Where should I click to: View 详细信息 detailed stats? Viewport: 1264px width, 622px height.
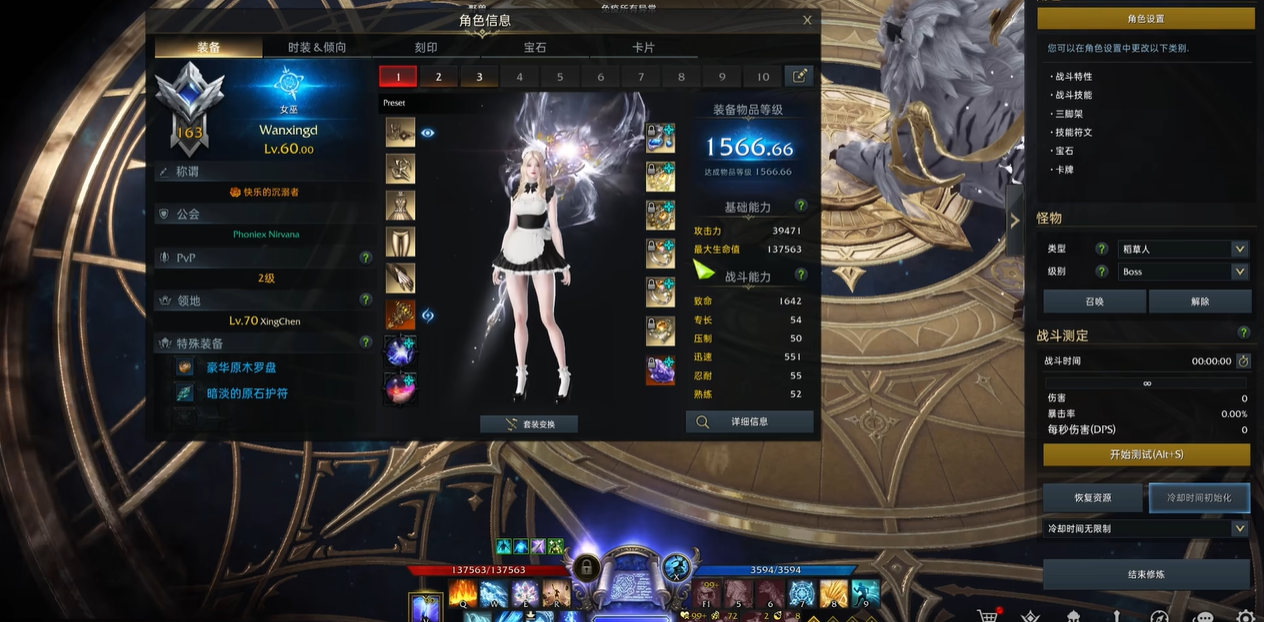pyautogui.click(x=749, y=422)
